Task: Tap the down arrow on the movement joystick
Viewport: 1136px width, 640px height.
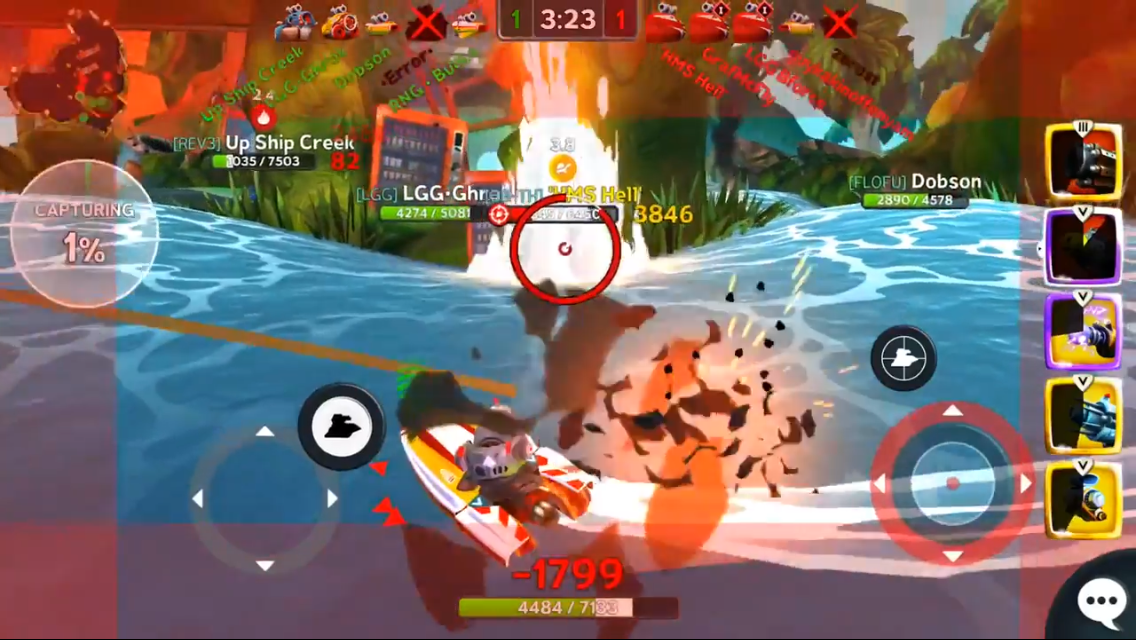Action: point(265,565)
